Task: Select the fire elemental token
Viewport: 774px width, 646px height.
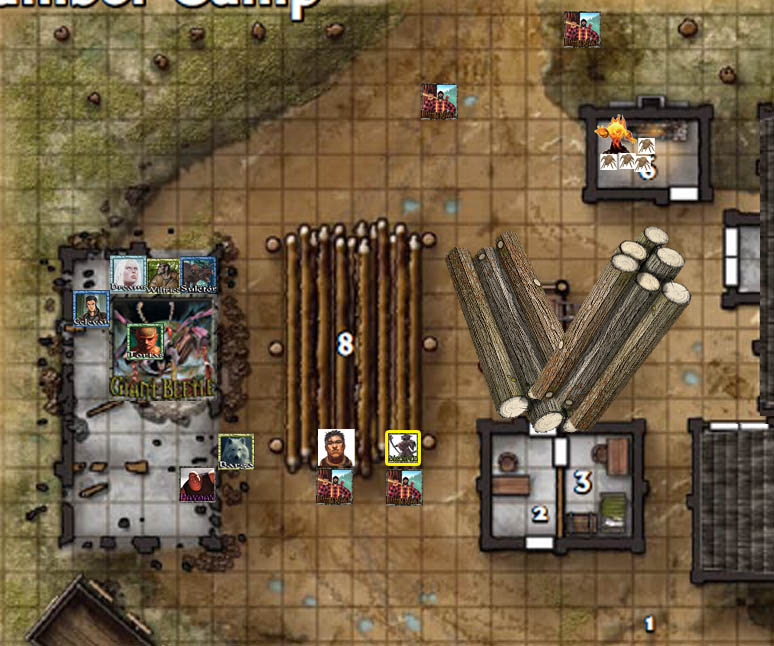Action: pyautogui.click(x=612, y=133)
